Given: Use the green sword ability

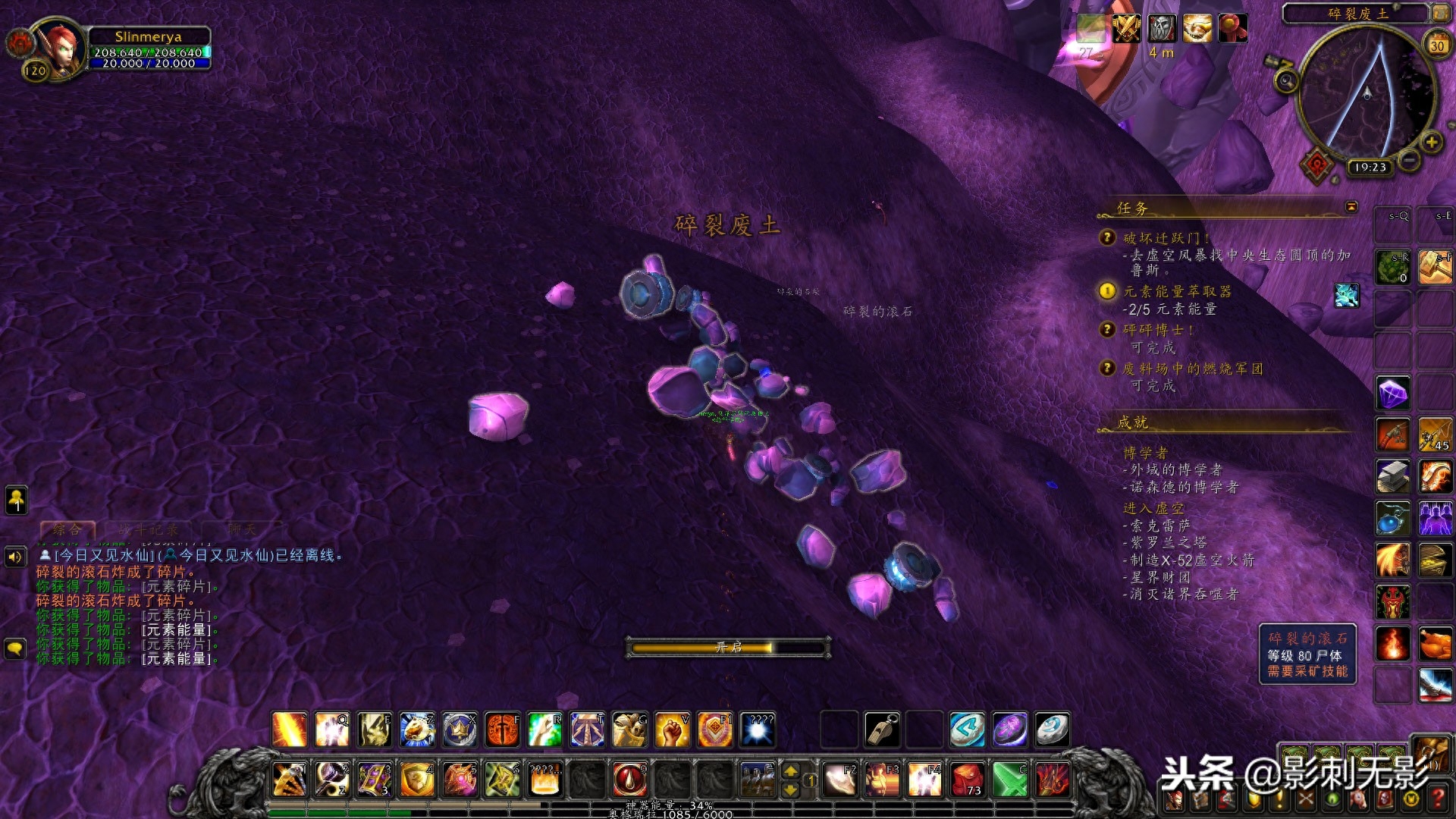Looking at the screenshot, I should 1009,779.
